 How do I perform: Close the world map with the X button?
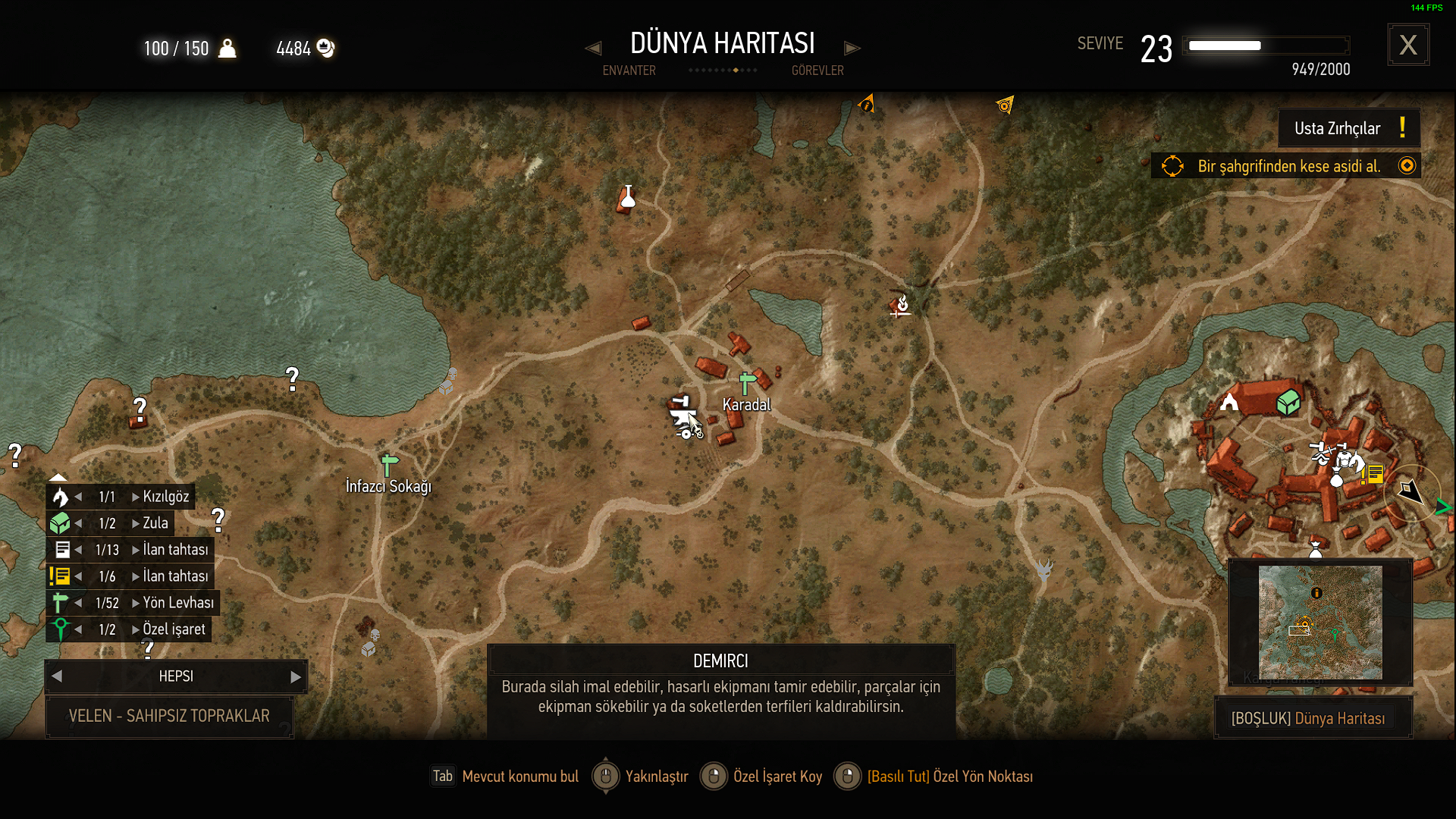coord(1408,45)
